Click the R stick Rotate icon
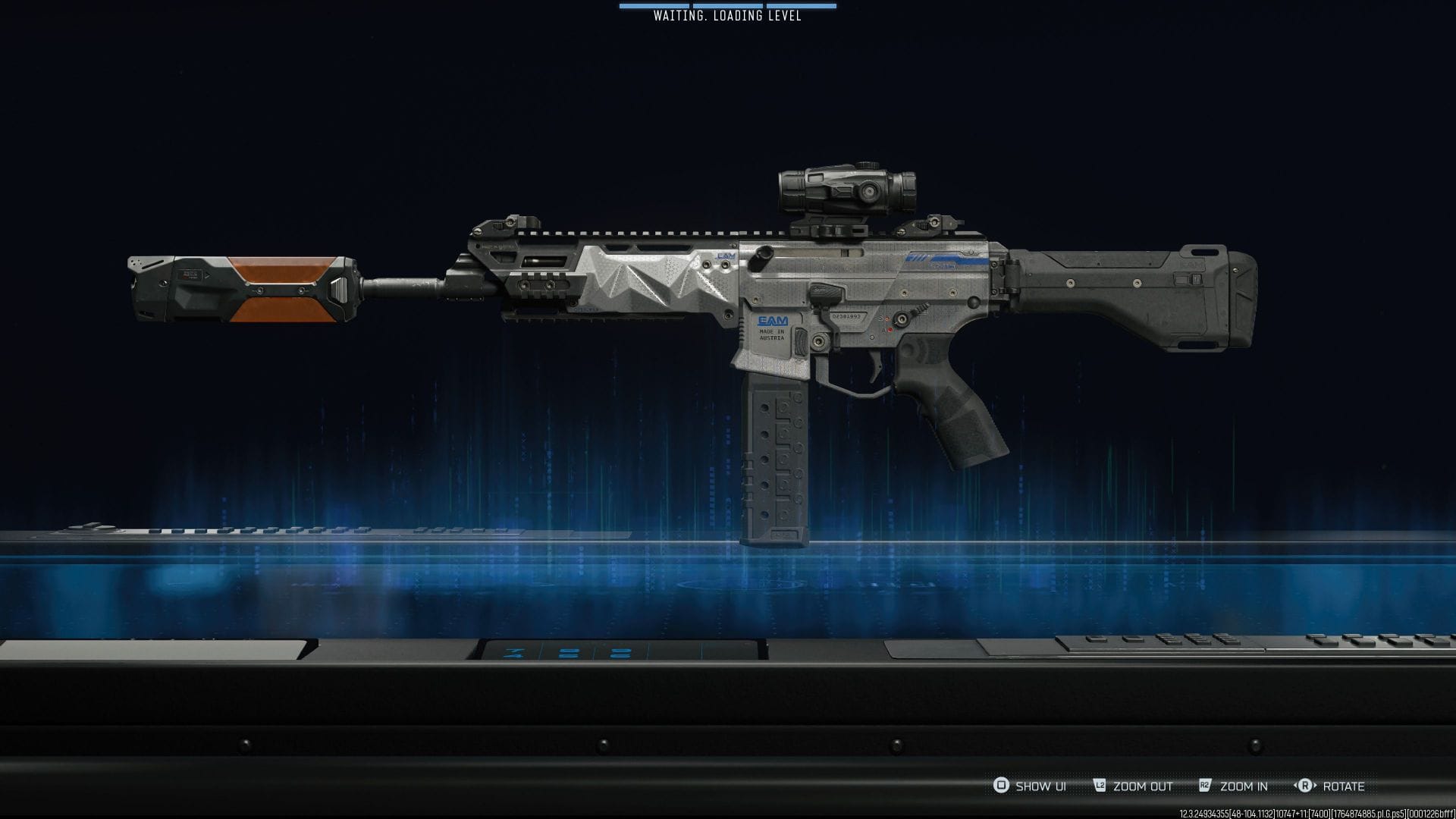The image size is (1456, 819). pos(1307,786)
